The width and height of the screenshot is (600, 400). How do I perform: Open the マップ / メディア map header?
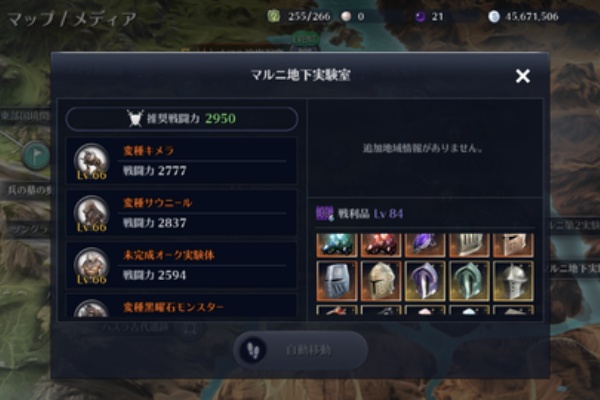tap(70, 18)
